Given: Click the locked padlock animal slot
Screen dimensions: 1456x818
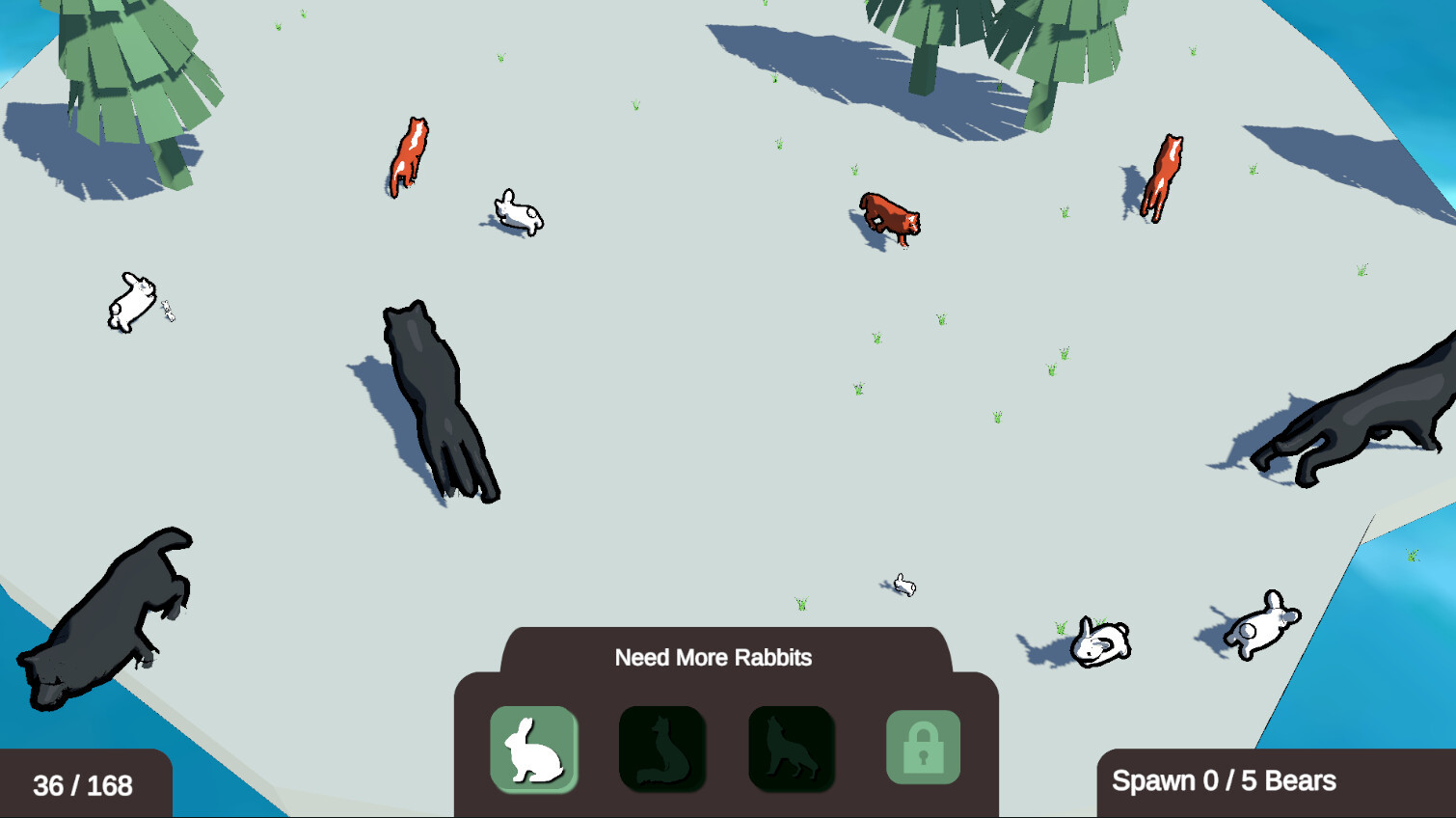Looking at the screenshot, I should pos(923,748).
